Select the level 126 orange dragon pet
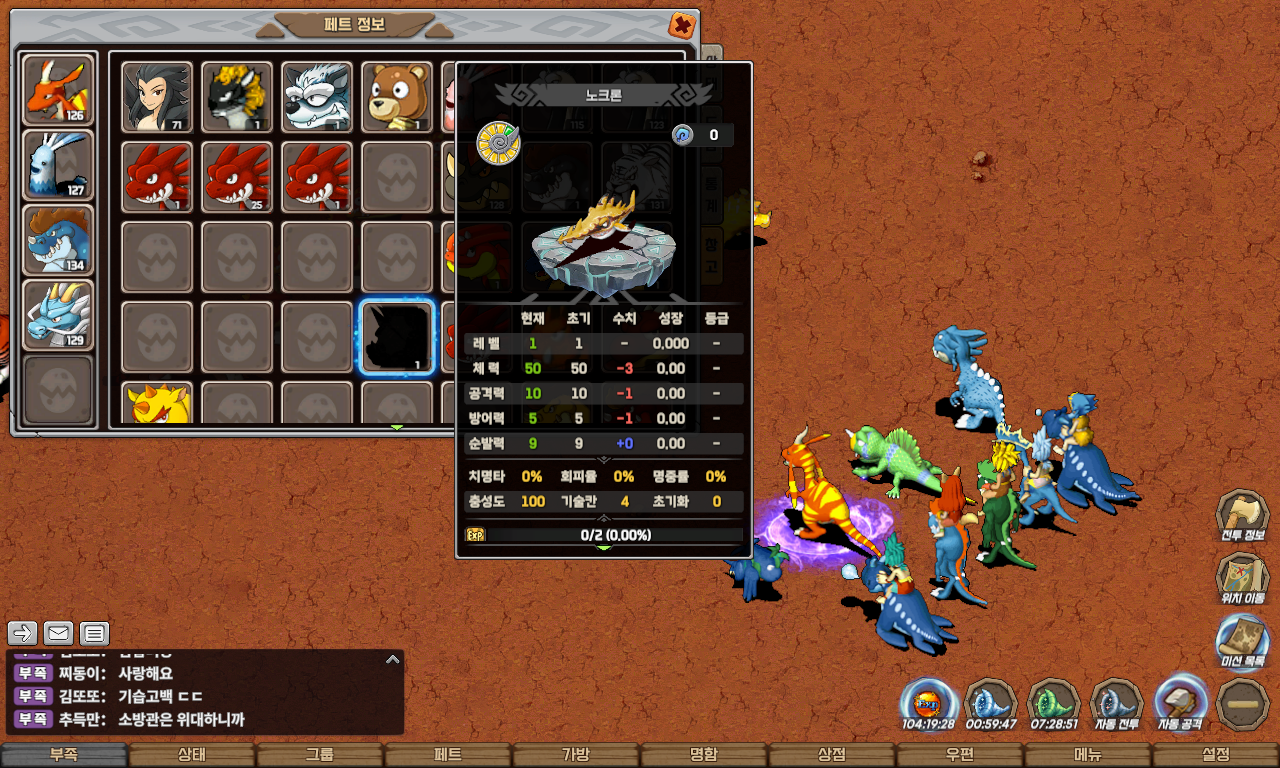 click(x=58, y=90)
